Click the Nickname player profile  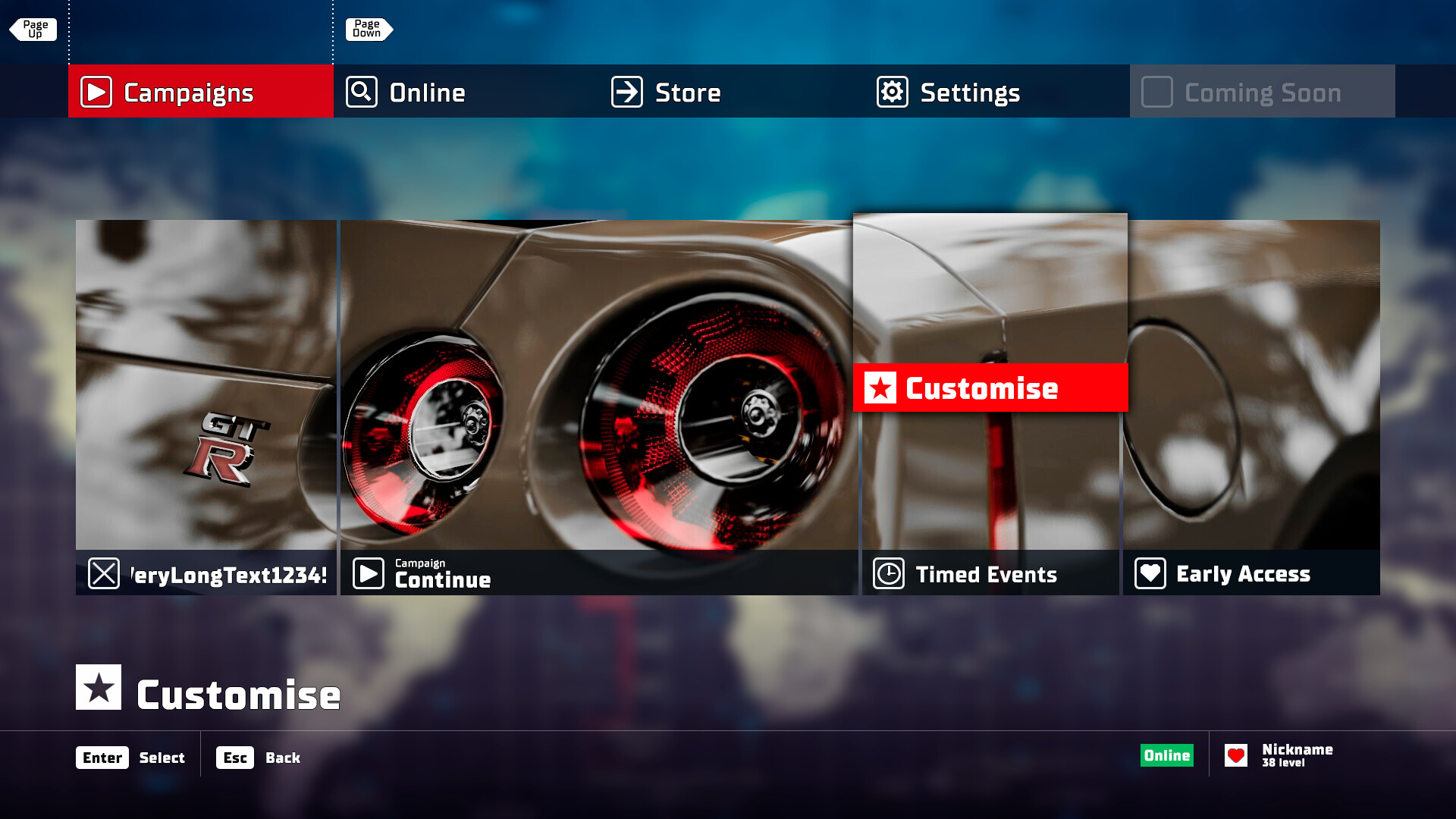point(1282,755)
